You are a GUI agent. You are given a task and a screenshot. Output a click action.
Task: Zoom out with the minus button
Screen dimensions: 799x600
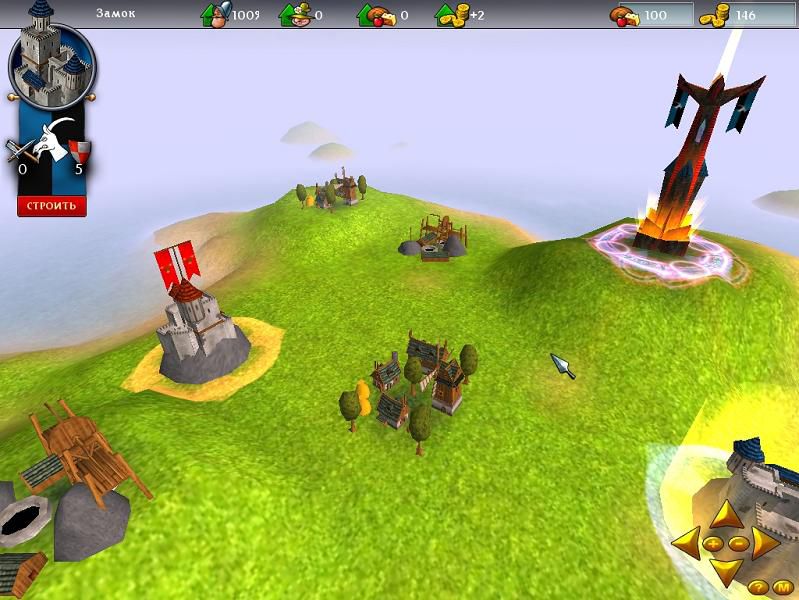(737, 543)
